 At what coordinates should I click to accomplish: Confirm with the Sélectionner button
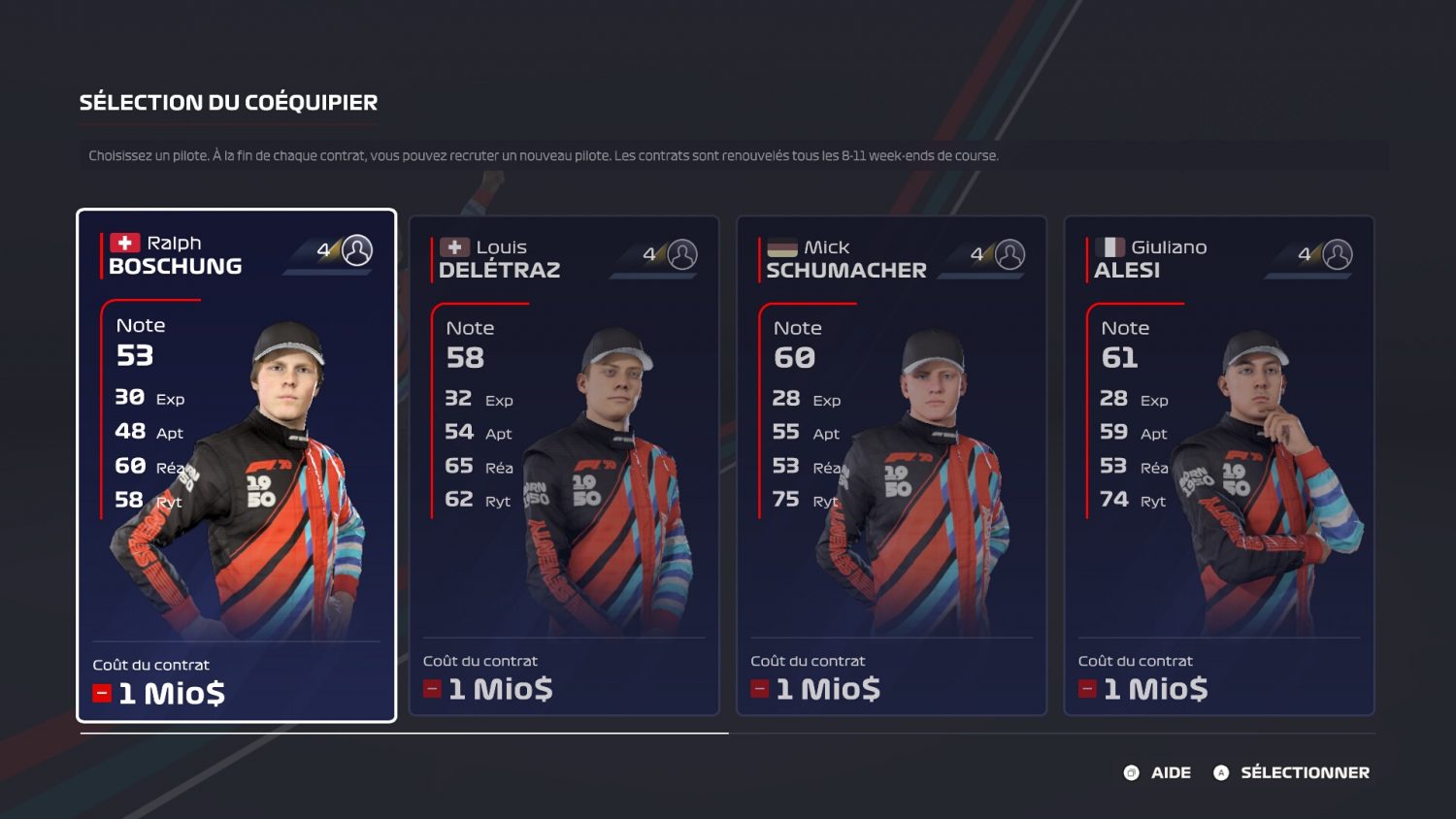click(1292, 772)
